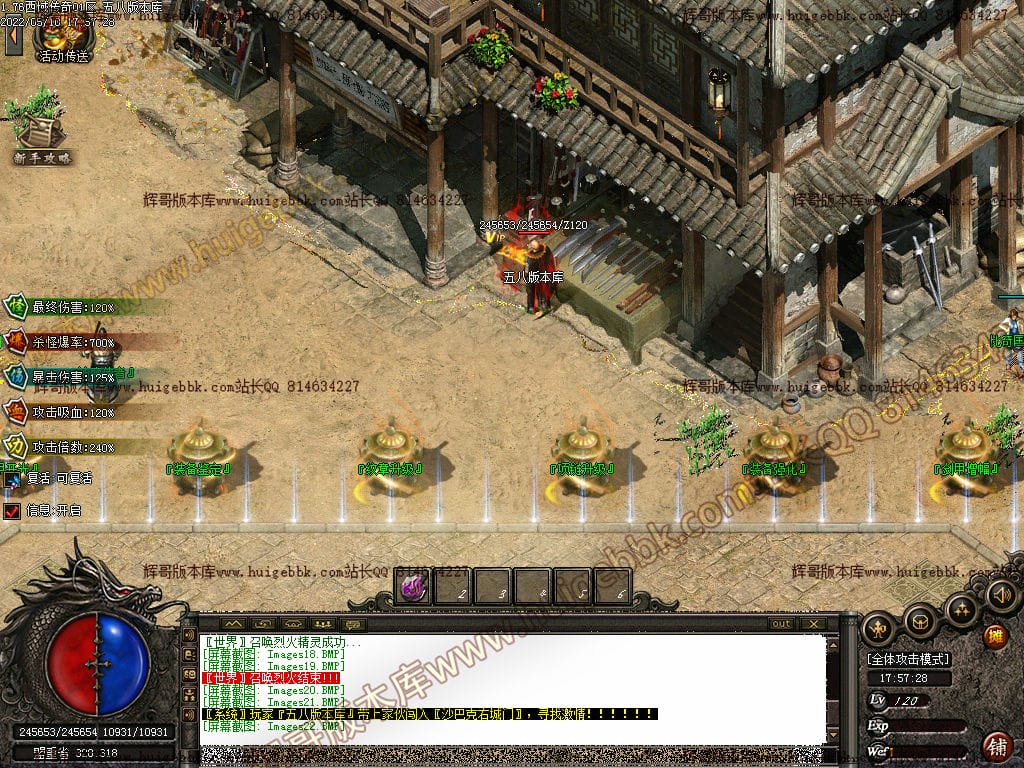Collapse the top-left panel with orange arrow

point(13,38)
